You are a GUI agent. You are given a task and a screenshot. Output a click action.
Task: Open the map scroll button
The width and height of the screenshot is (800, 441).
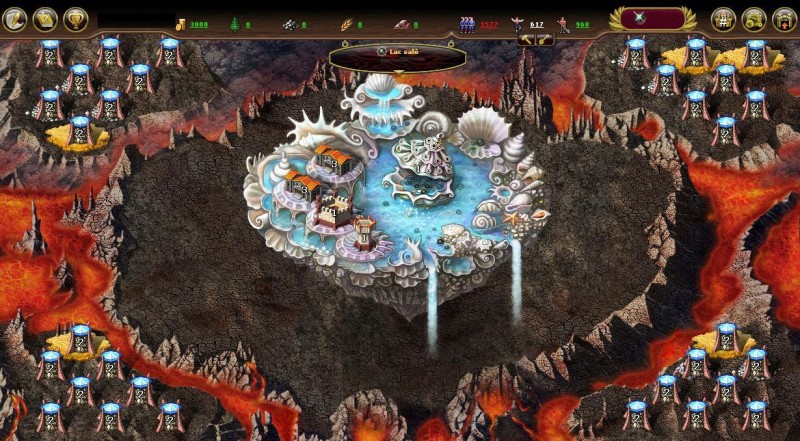click(x=45, y=18)
